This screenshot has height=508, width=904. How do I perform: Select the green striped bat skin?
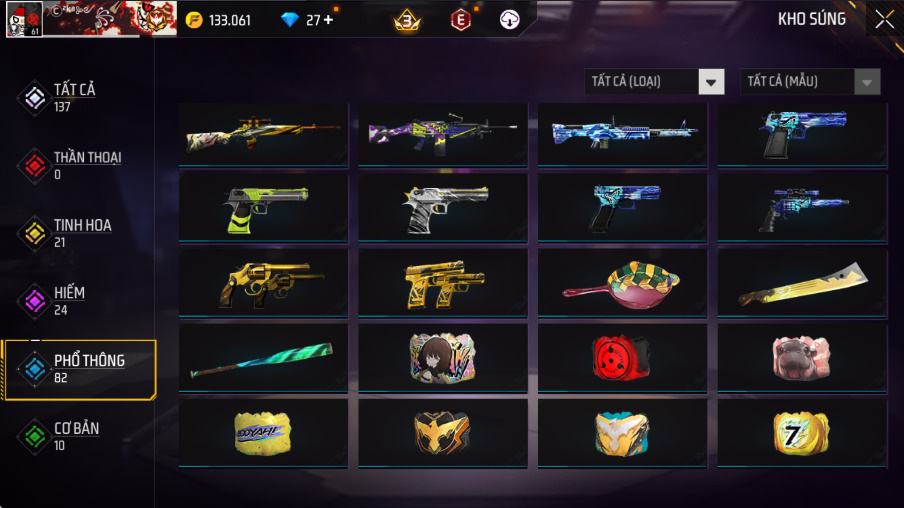(x=263, y=357)
